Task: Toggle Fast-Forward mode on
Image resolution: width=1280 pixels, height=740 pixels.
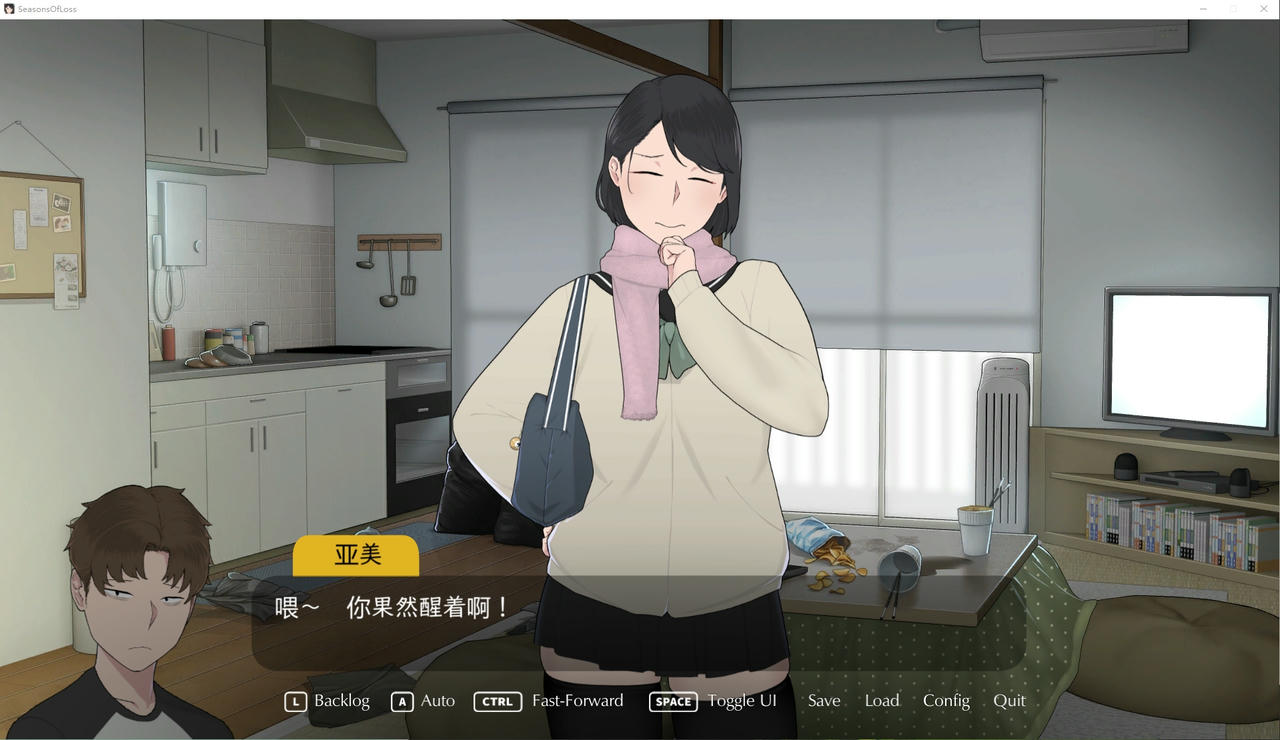Action: pyautogui.click(x=578, y=701)
